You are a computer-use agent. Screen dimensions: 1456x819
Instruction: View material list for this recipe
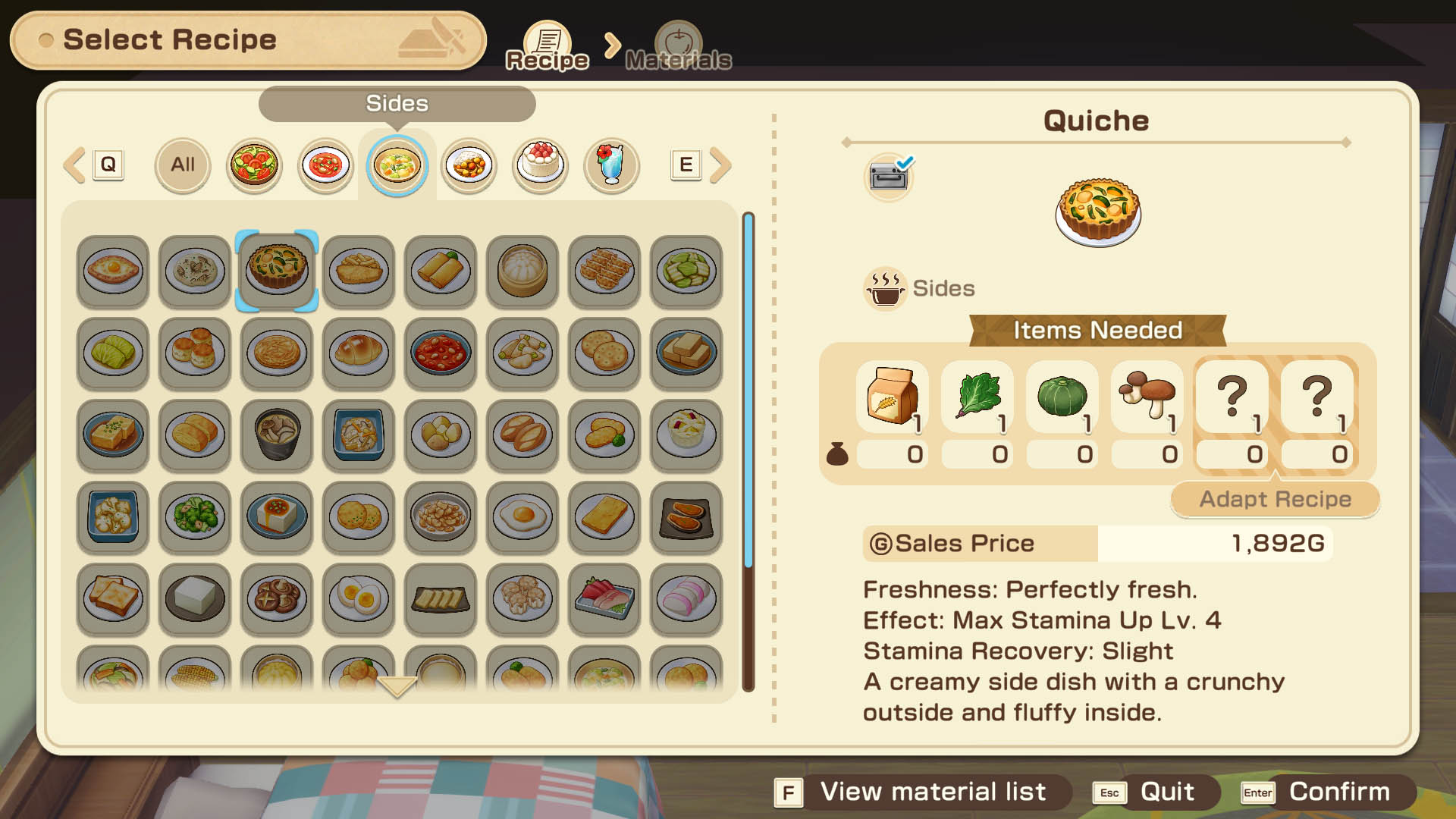(921, 792)
